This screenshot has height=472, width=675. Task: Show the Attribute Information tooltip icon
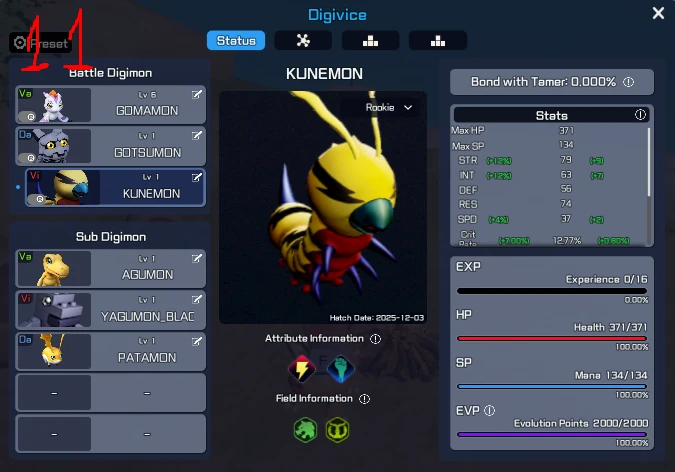[x=375, y=339]
